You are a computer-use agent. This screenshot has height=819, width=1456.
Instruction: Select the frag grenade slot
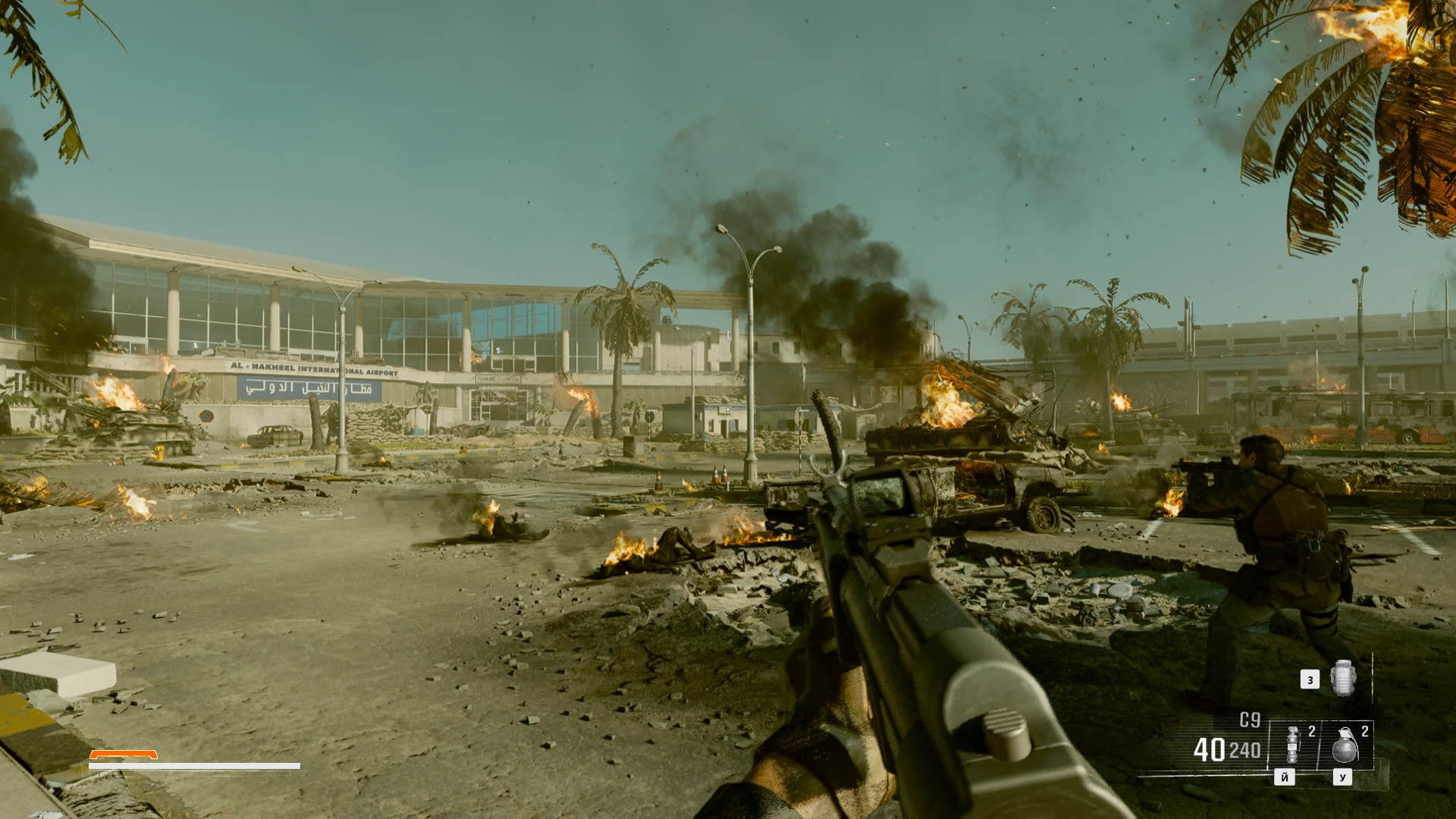1345,745
